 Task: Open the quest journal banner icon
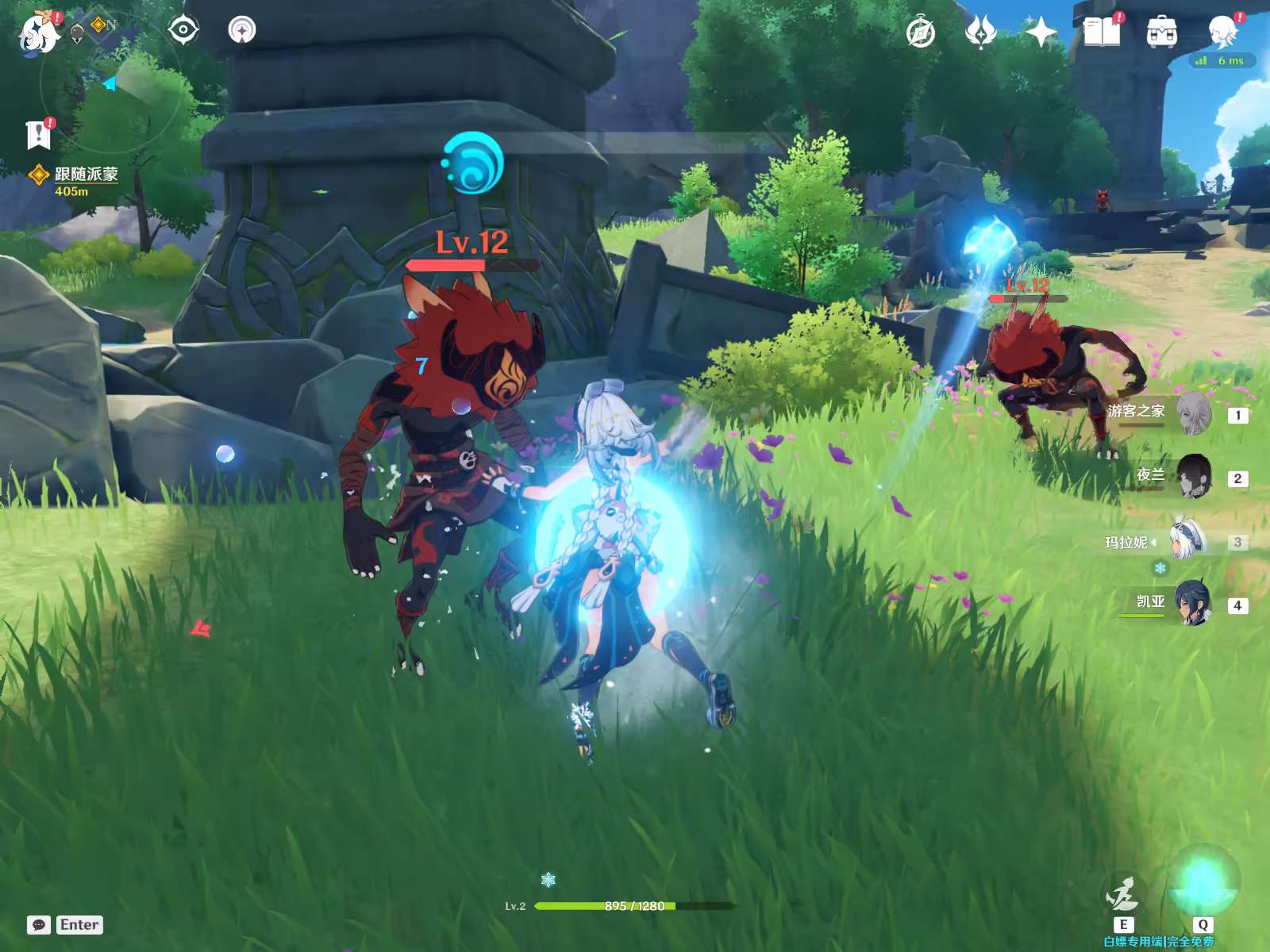click(x=38, y=136)
